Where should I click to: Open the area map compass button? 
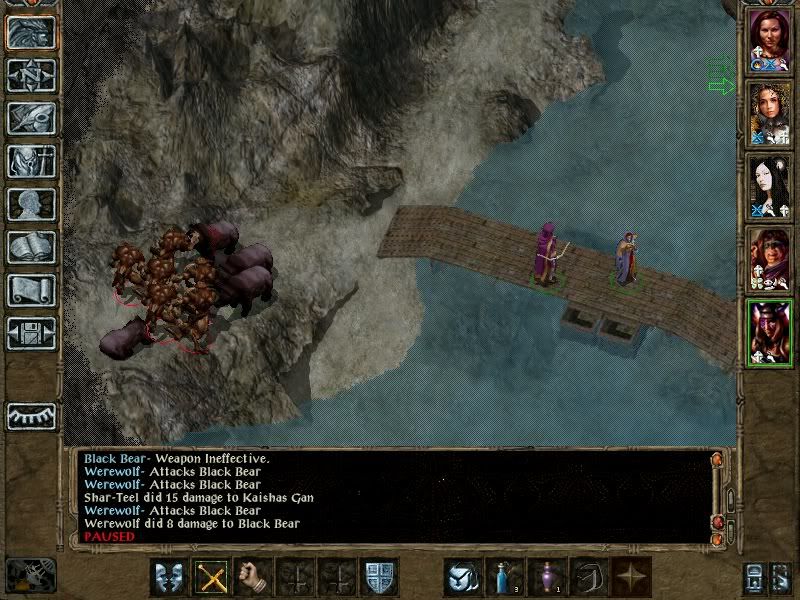click(x=31, y=75)
